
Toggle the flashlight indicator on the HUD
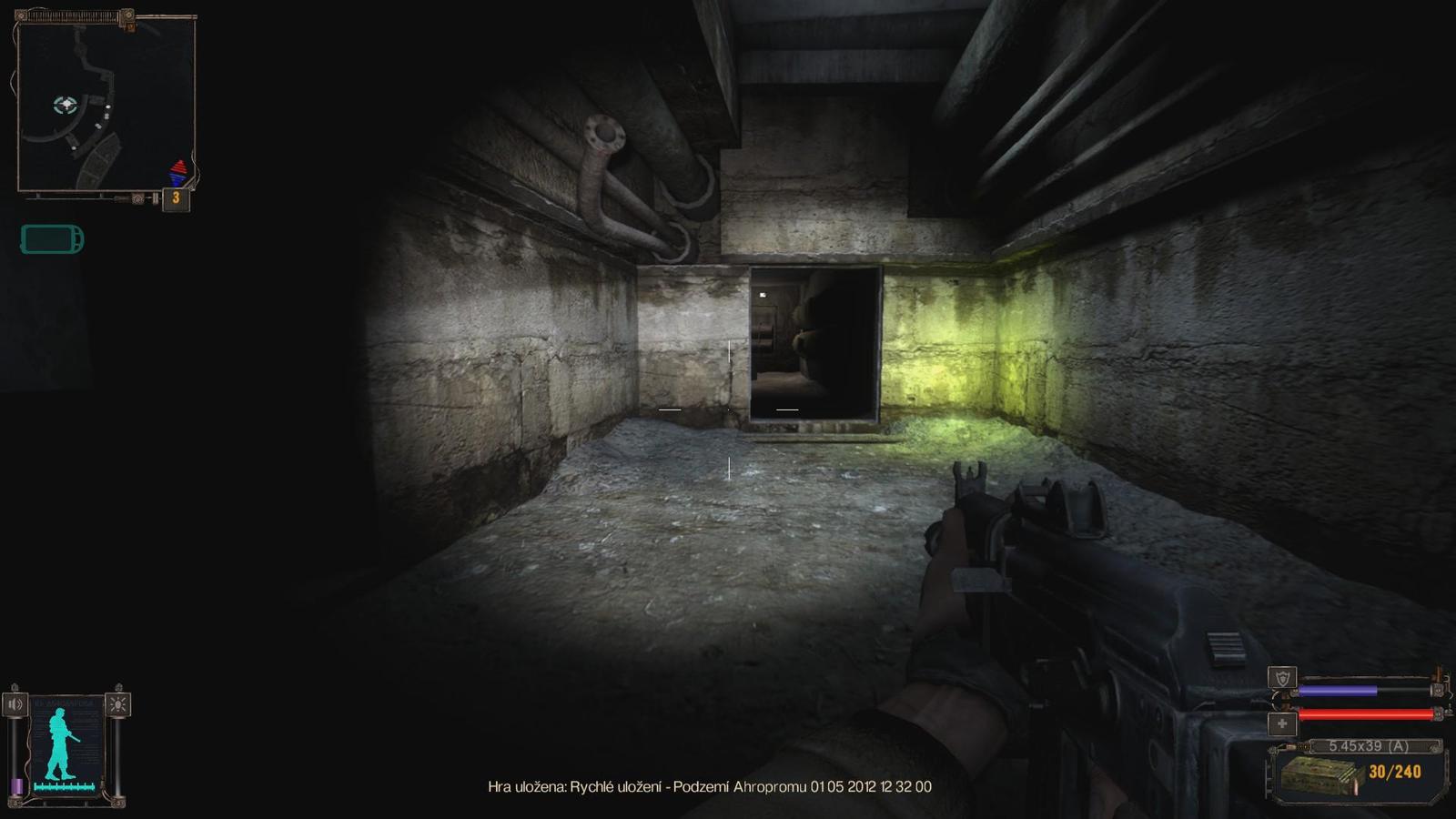point(117,703)
